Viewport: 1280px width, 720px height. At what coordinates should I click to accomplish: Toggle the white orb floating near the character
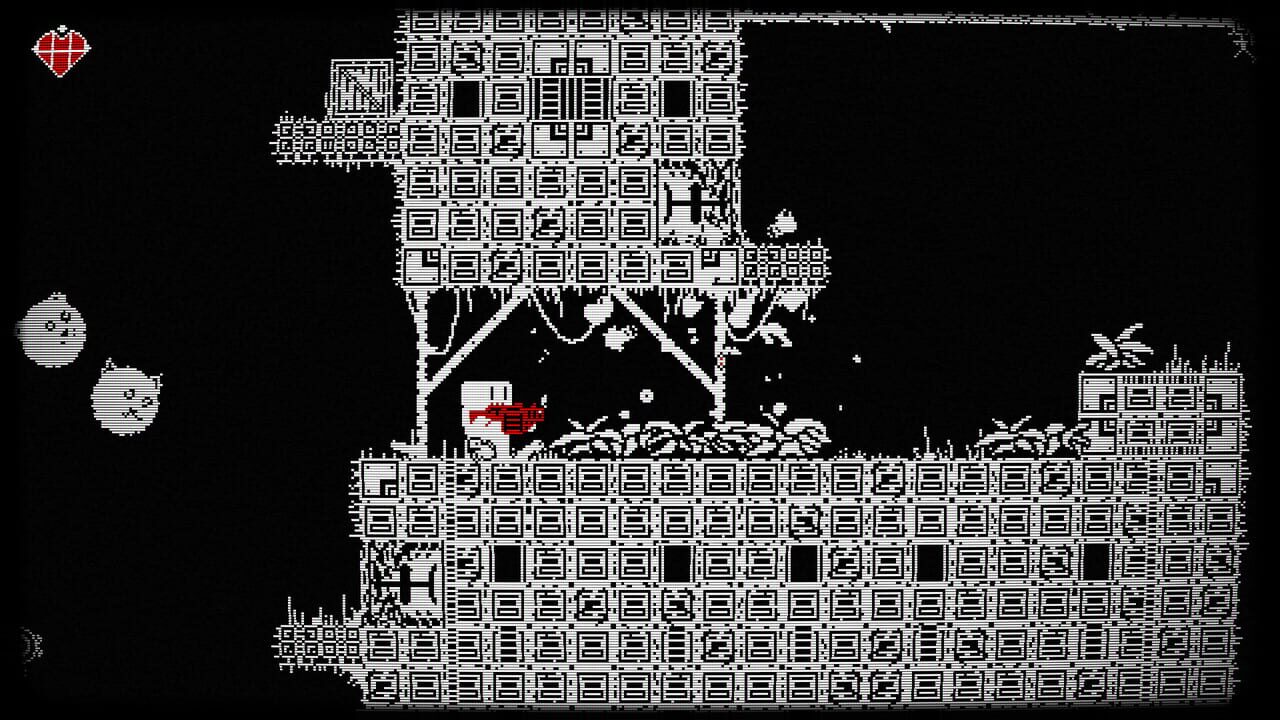point(646,395)
